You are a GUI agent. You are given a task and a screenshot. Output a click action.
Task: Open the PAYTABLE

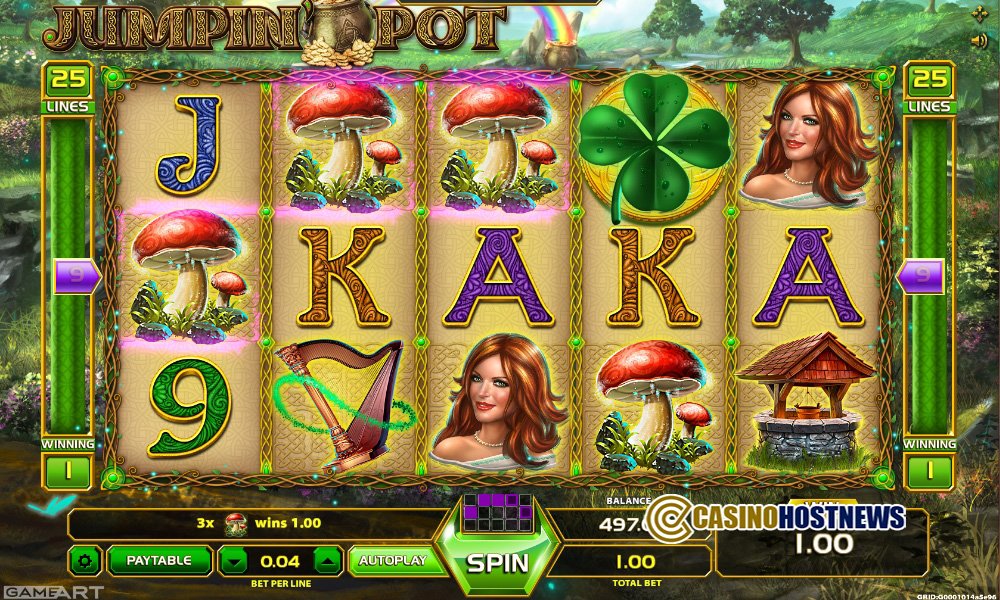point(159,561)
